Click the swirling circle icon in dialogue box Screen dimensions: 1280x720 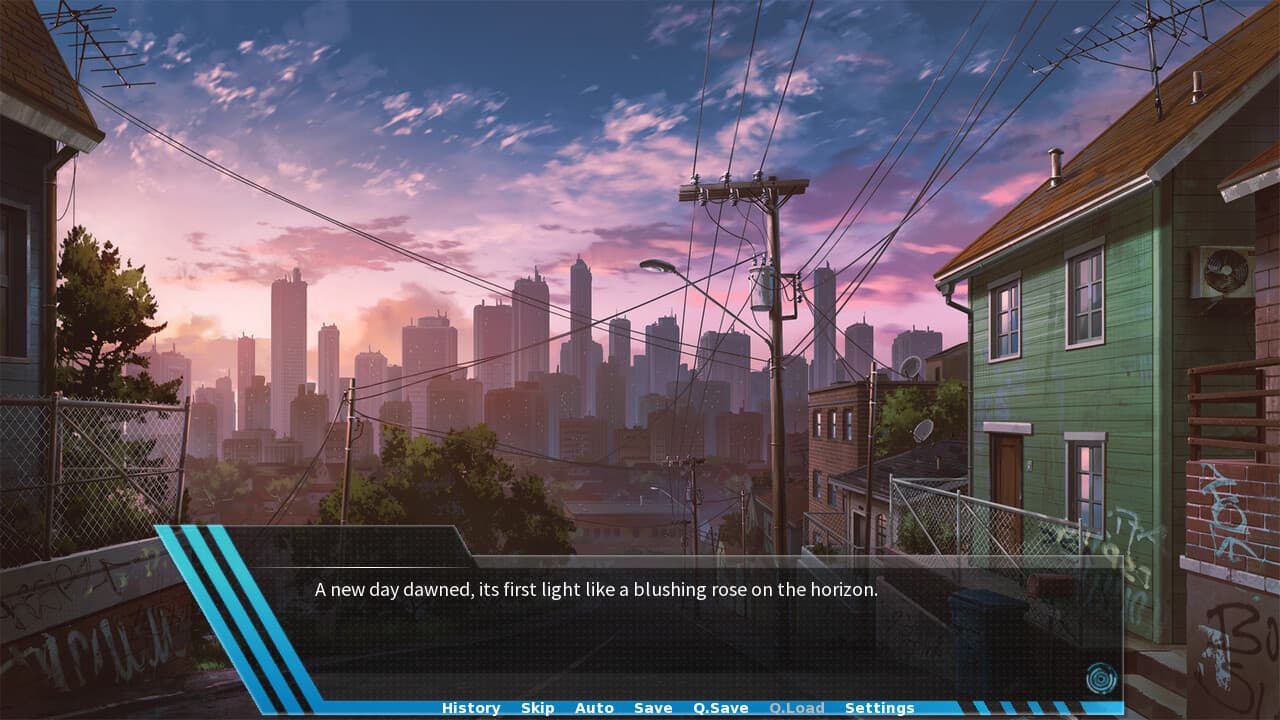[1100, 679]
